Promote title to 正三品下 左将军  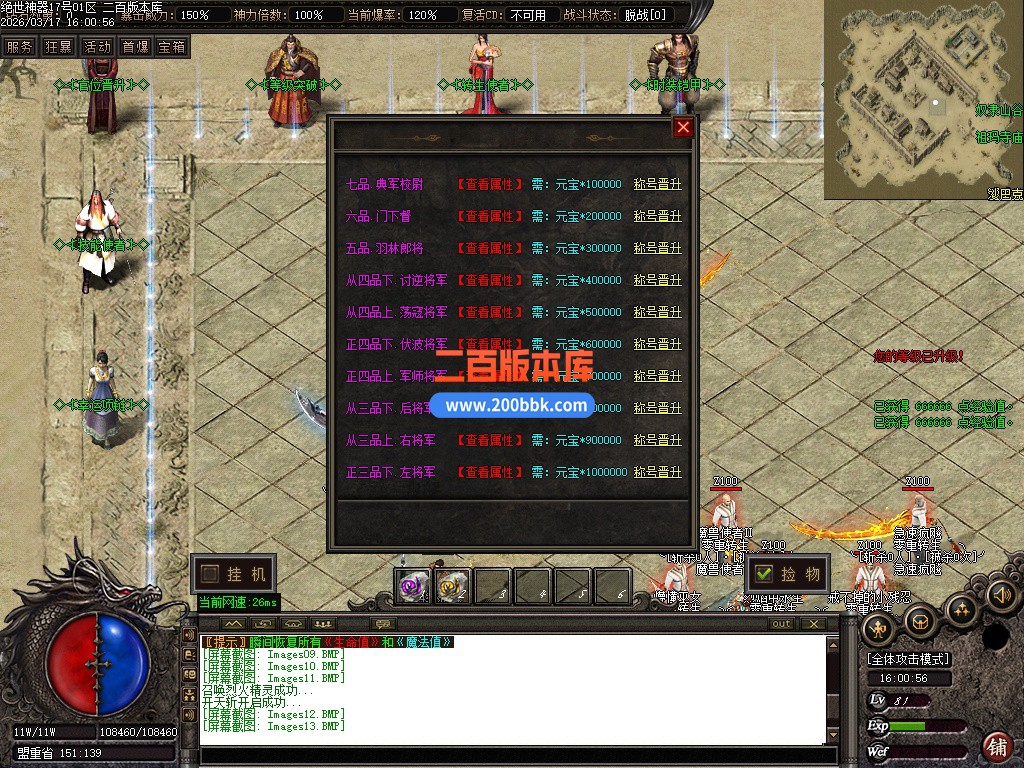click(x=657, y=472)
